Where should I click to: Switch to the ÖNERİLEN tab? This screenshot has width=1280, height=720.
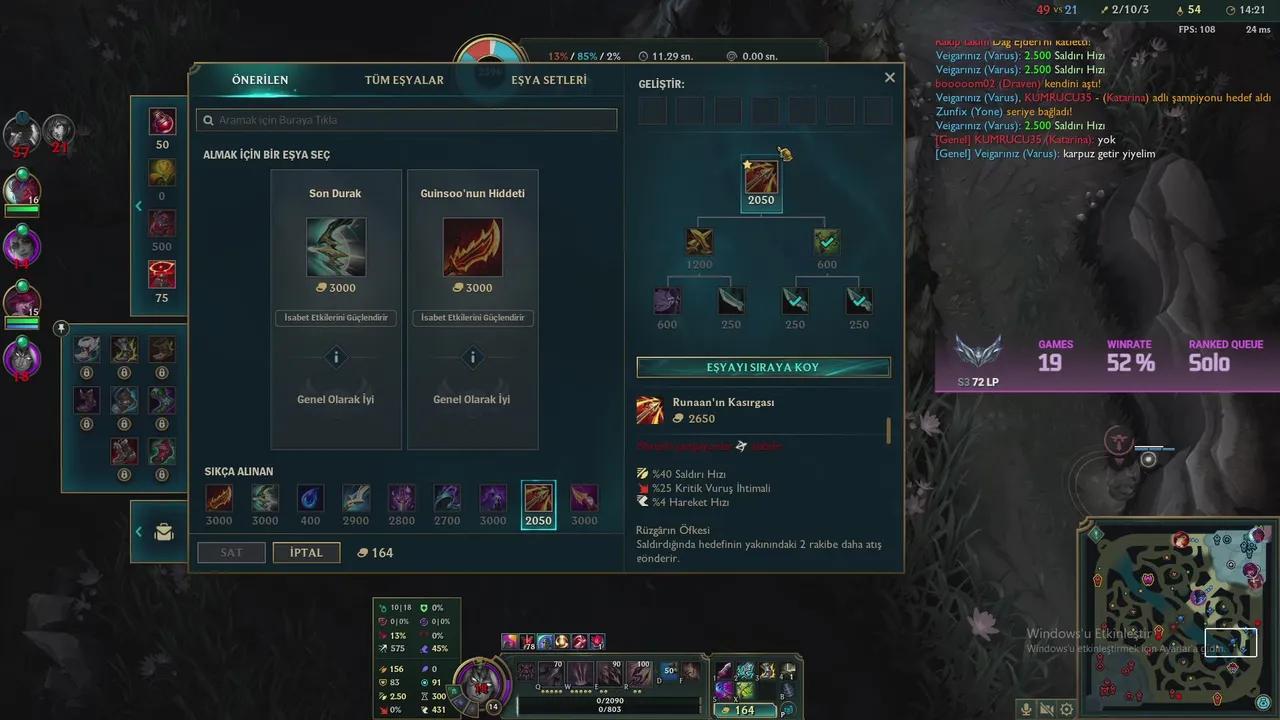pos(260,80)
